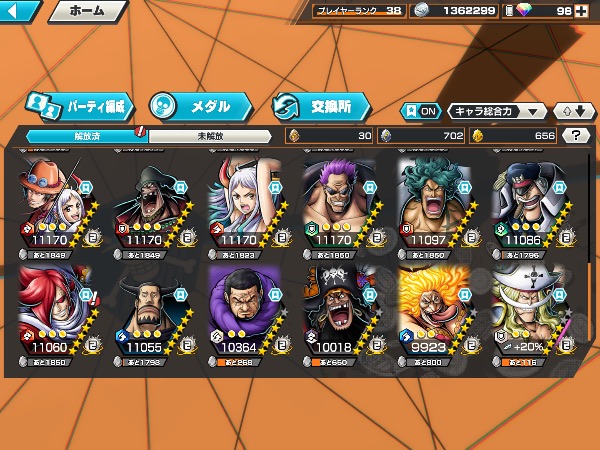Select the white-haired horned girl character
The image size is (600, 450).
pos(243,205)
